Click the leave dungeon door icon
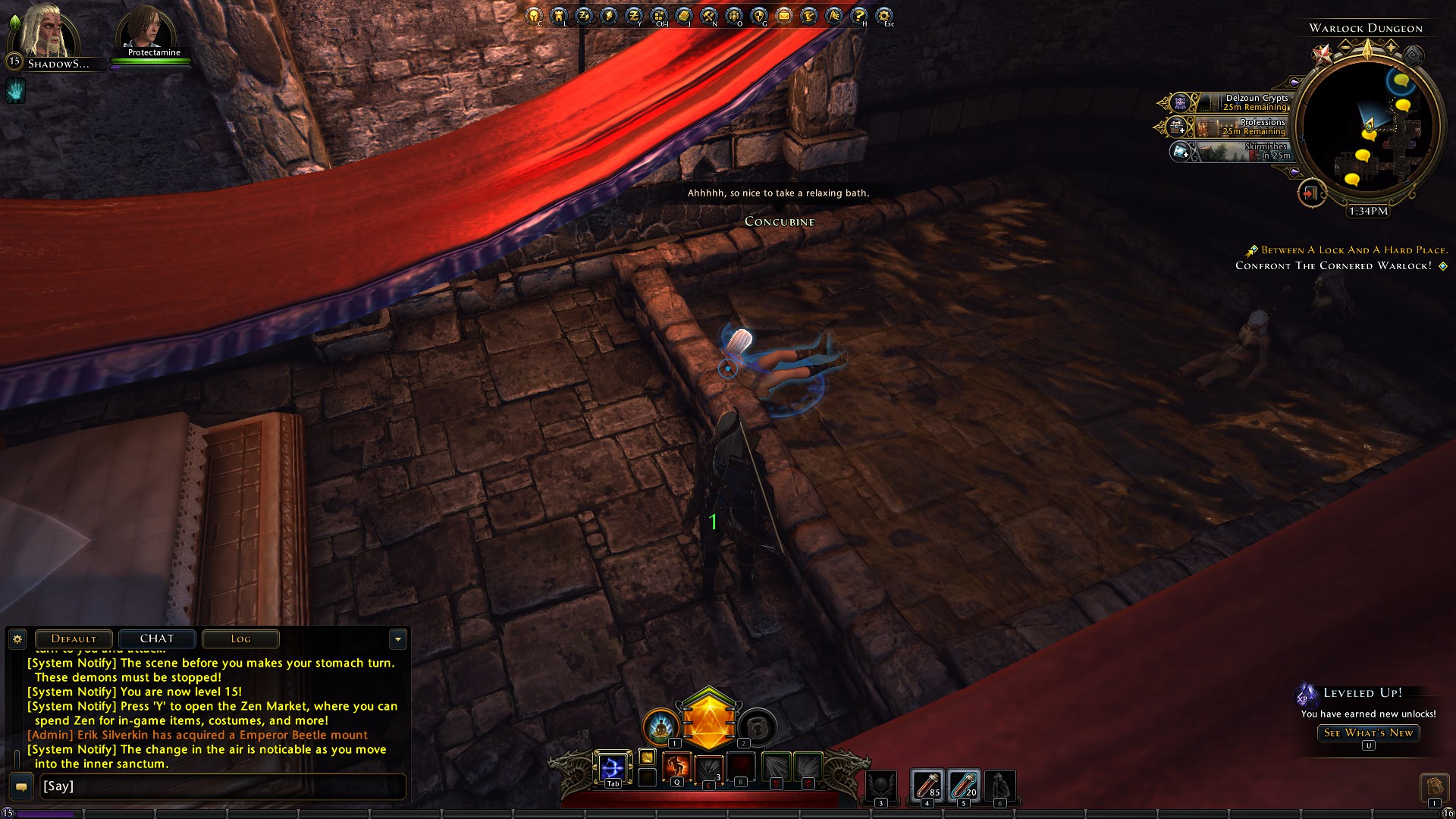The image size is (1456, 819). 1310,193
